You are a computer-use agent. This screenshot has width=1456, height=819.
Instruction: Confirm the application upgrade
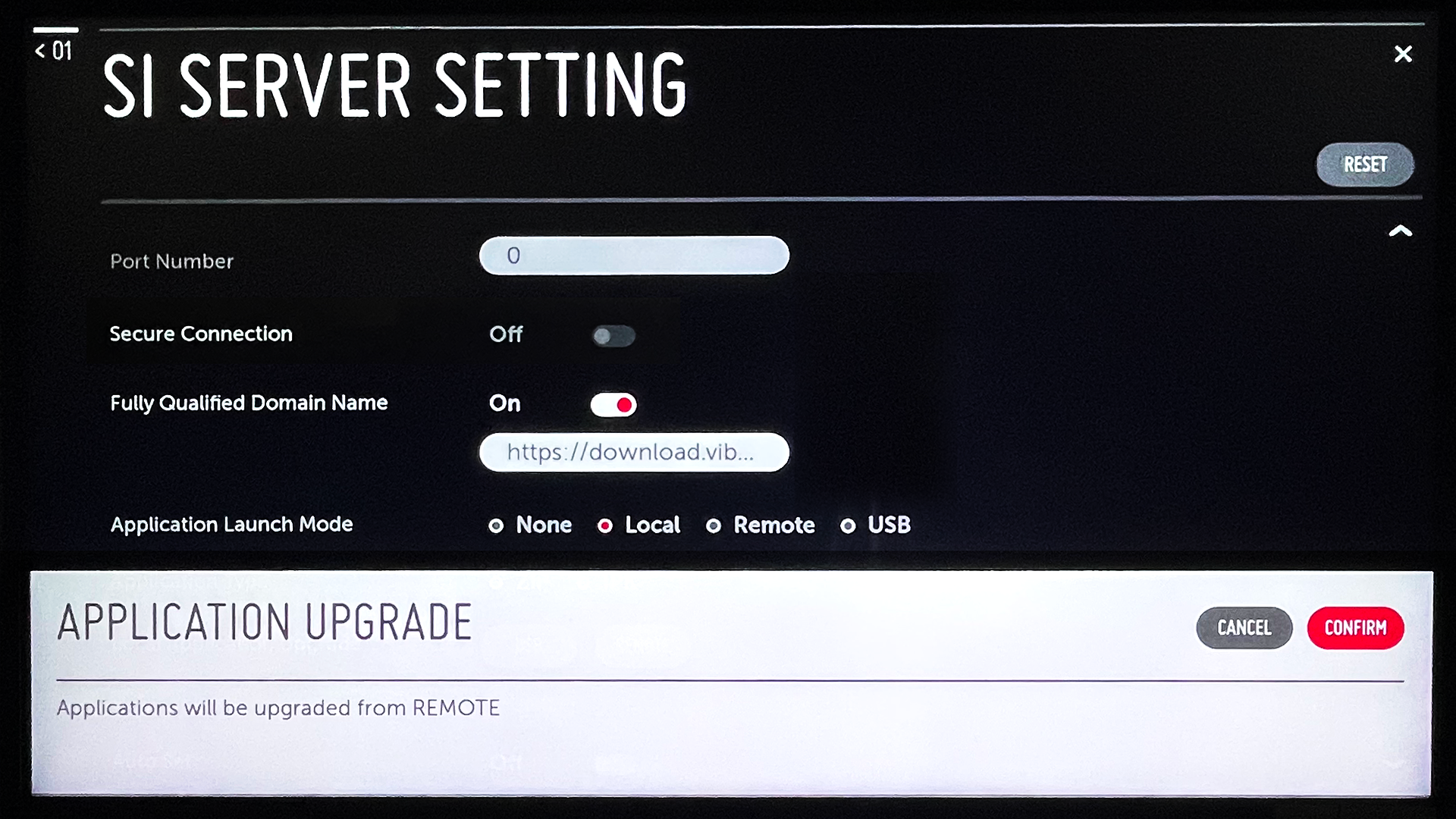(1355, 628)
